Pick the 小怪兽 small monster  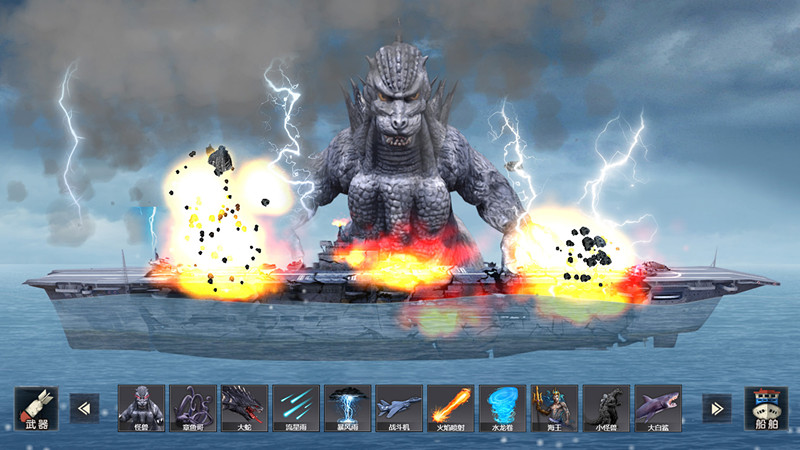tap(606, 408)
